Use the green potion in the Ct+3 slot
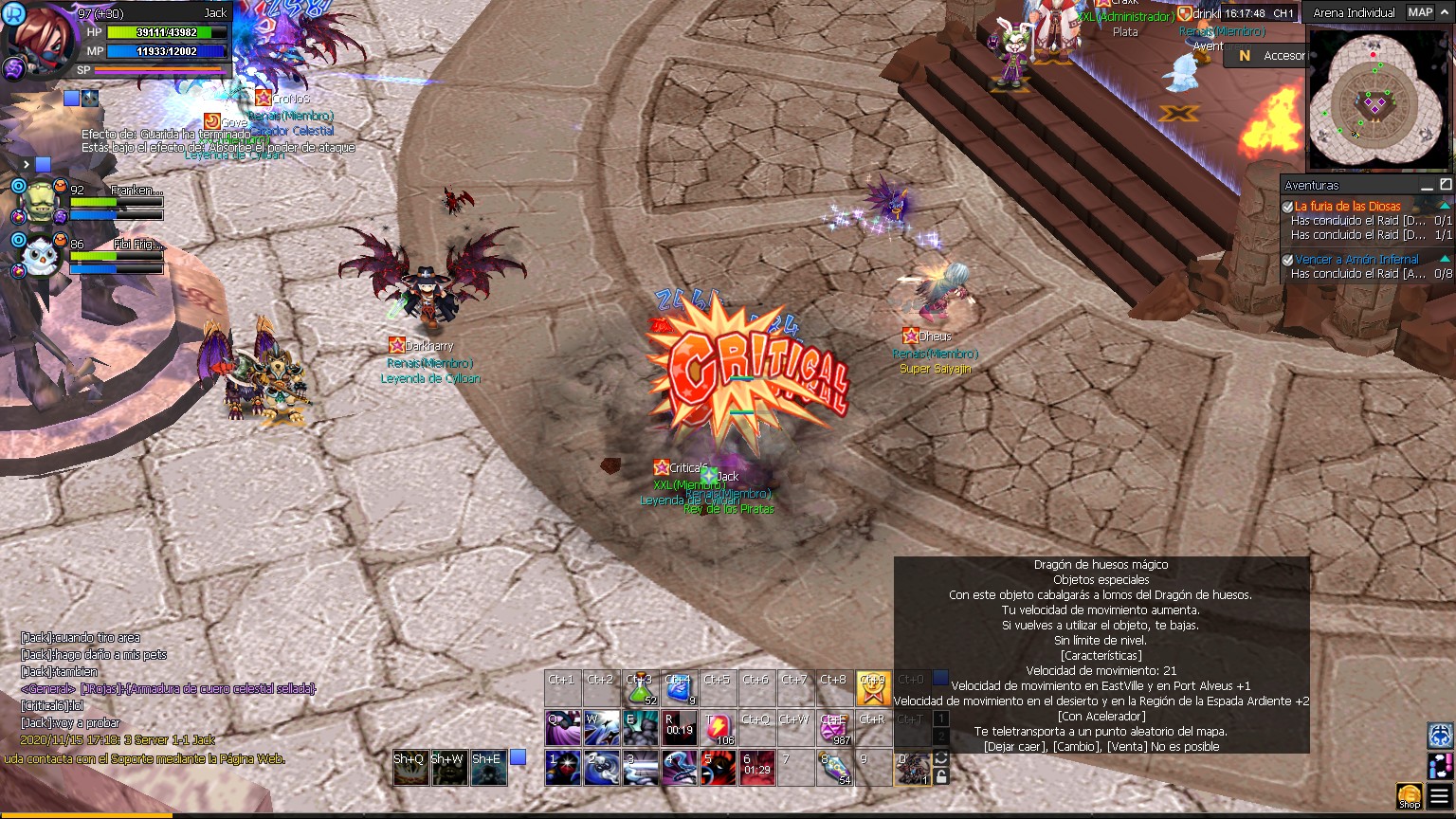The height and width of the screenshot is (819, 1456). click(641, 689)
